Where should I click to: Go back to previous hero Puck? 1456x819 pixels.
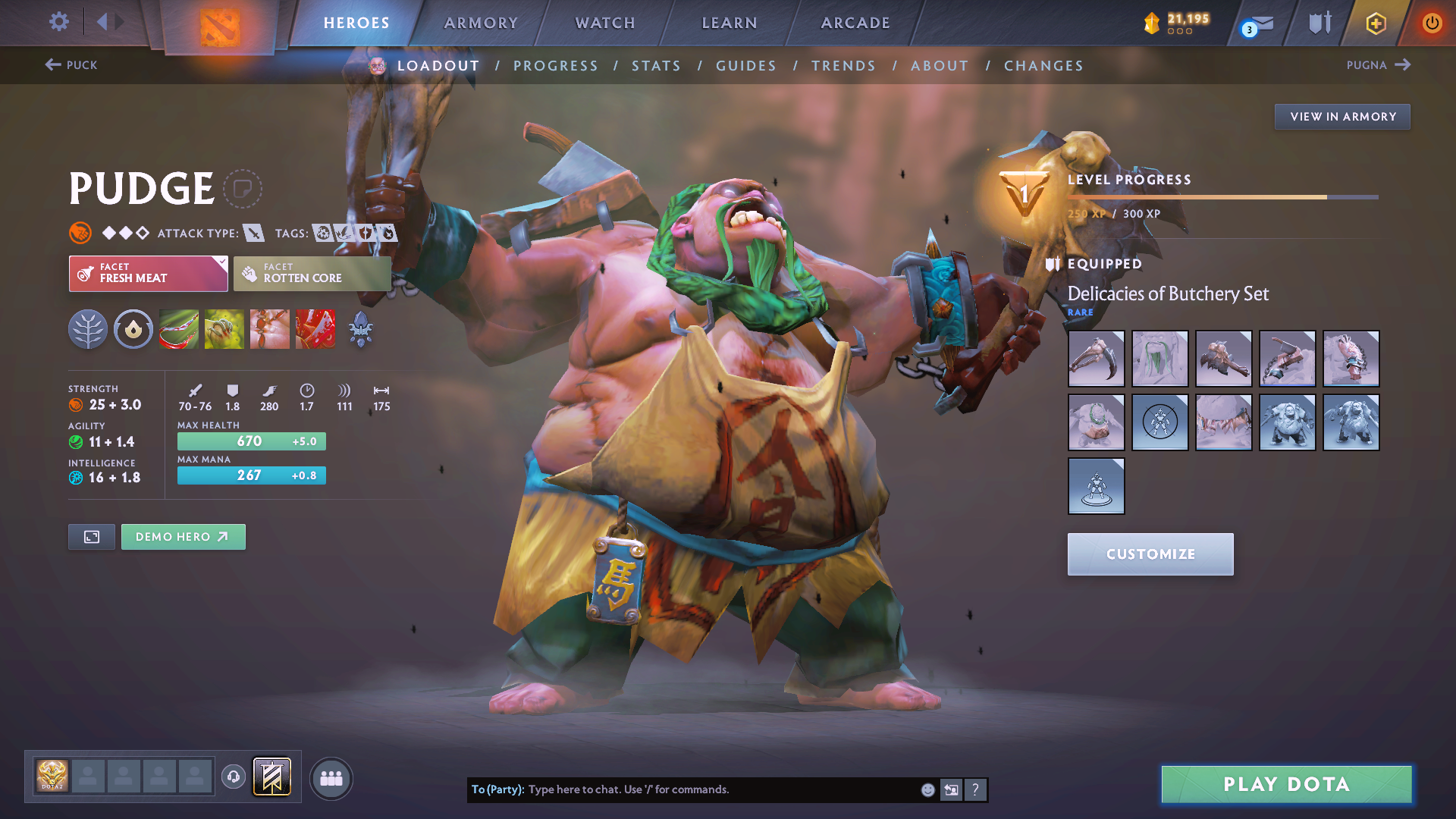71,65
